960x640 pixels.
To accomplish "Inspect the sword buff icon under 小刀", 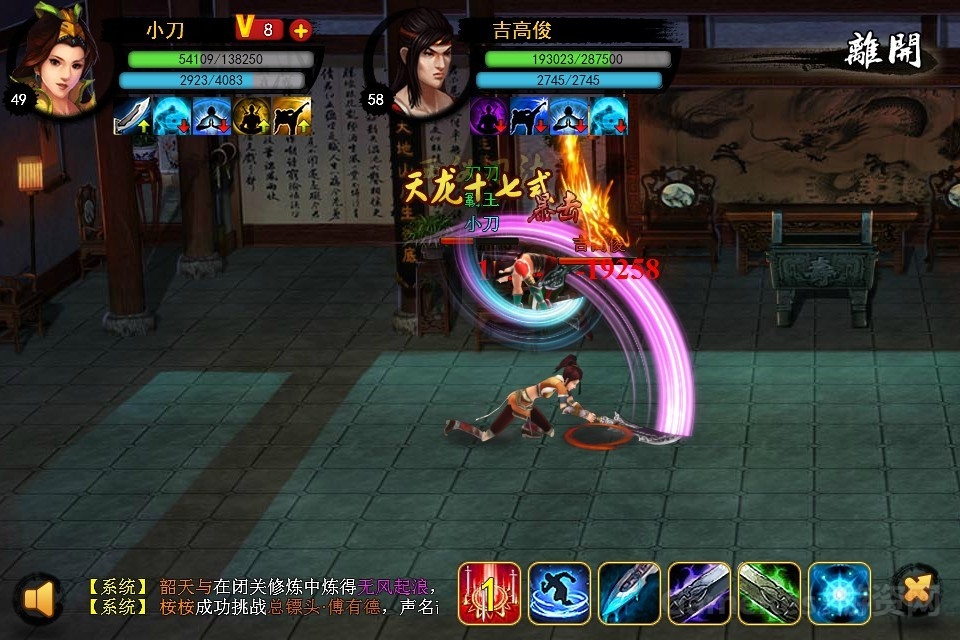I will [132, 116].
